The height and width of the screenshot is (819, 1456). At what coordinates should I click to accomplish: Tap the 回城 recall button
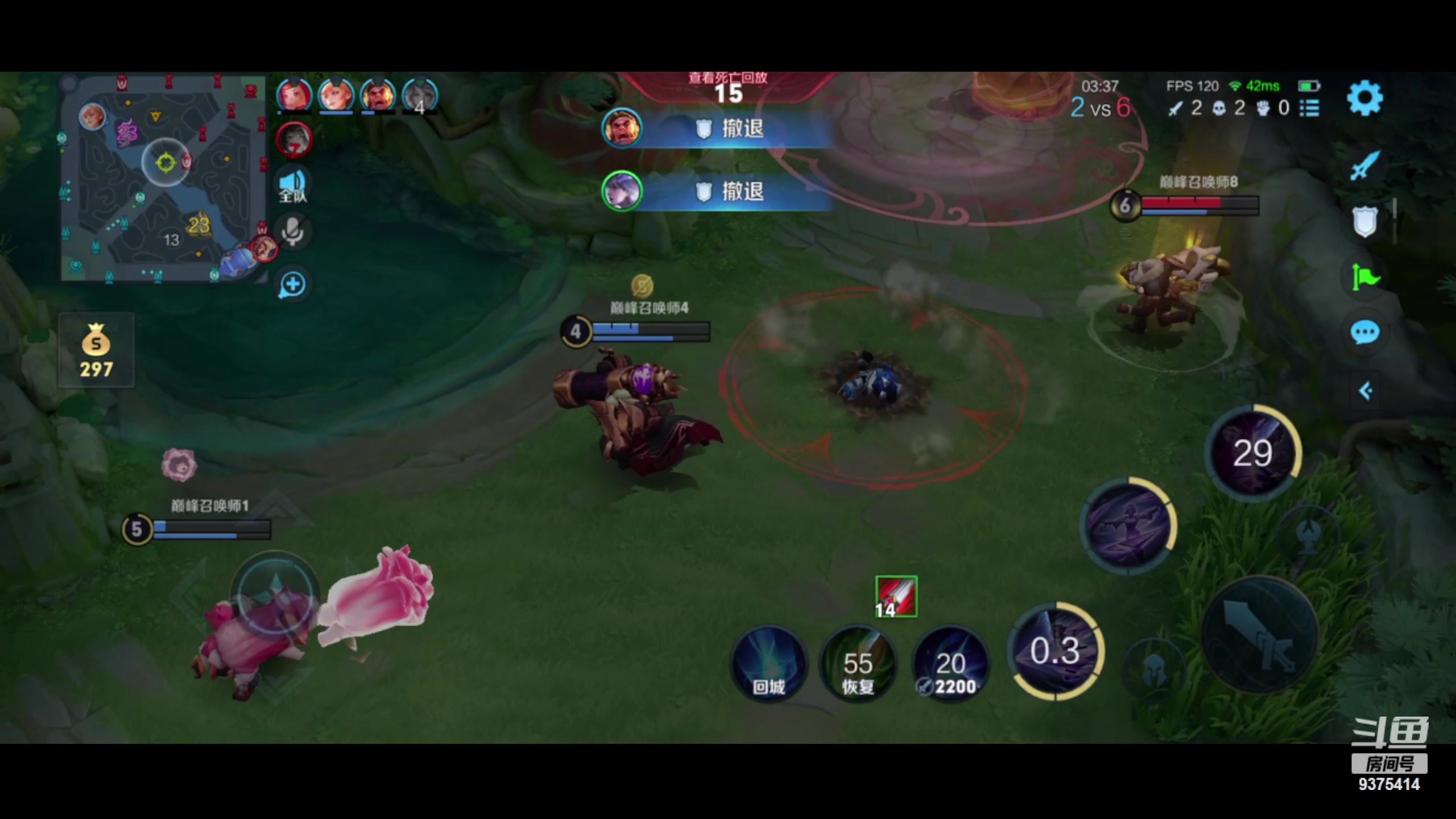[768, 664]
